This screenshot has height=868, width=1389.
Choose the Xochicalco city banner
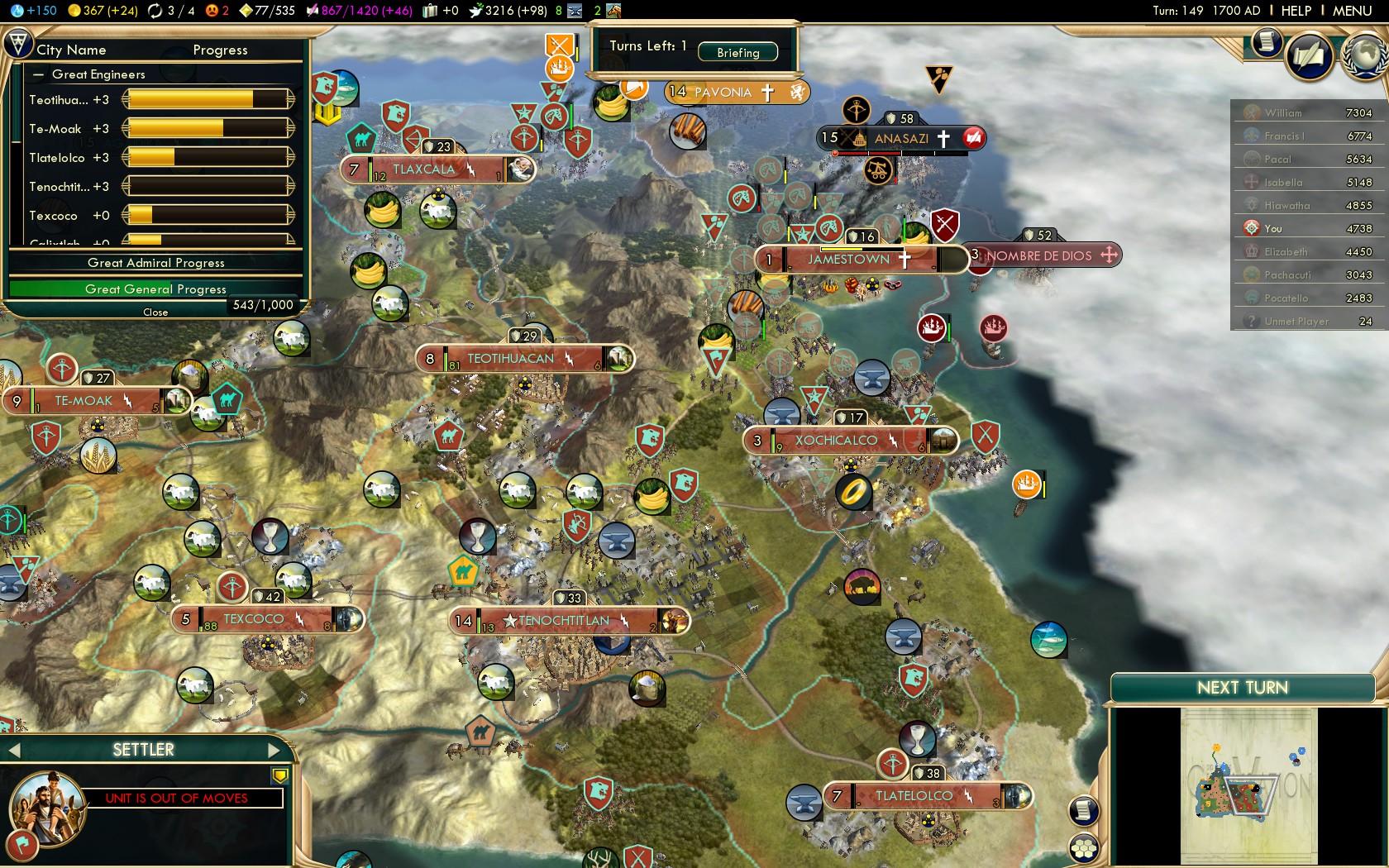836,441
